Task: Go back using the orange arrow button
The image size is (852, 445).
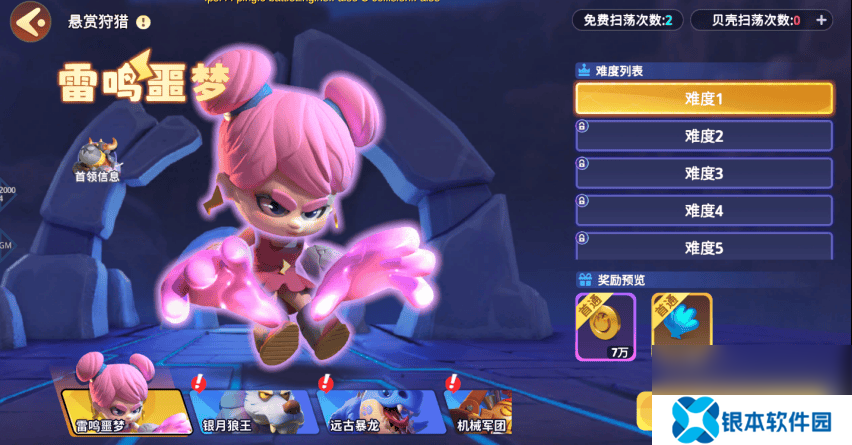Action: 31,20
